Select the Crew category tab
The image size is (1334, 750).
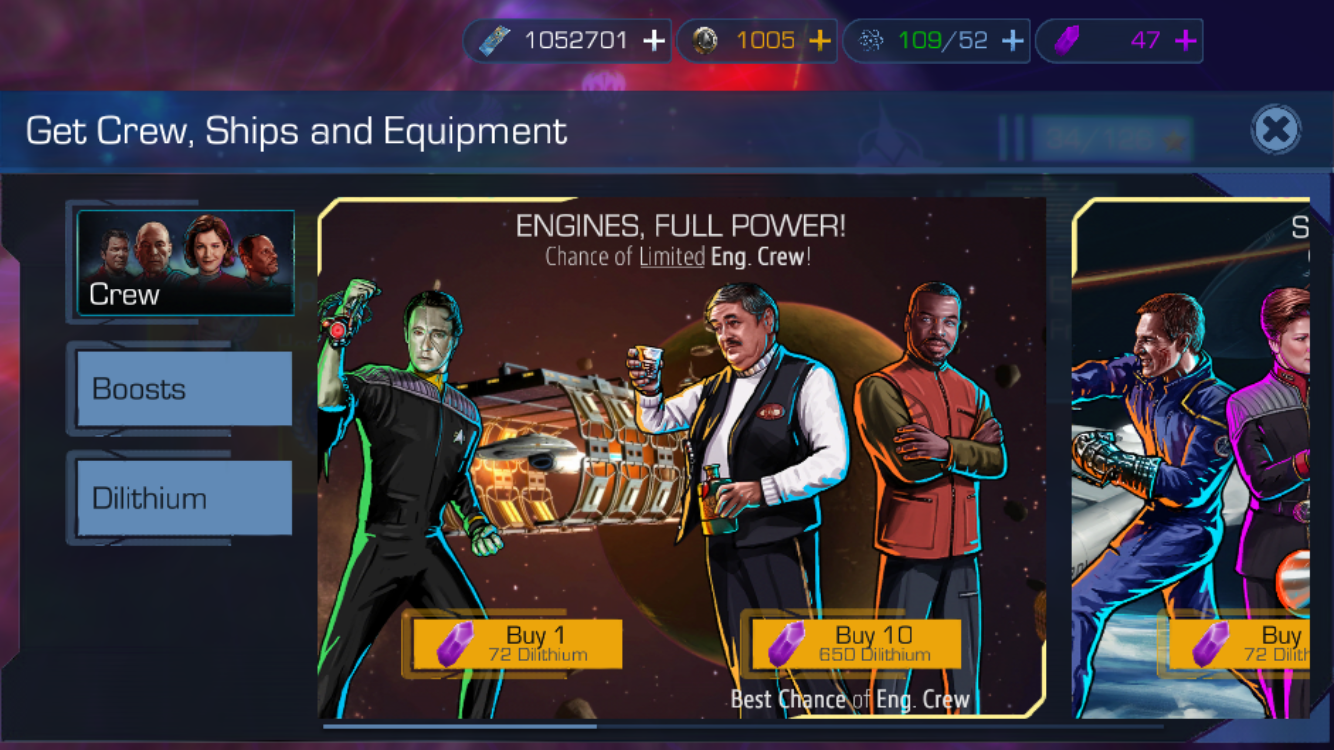pyautogui.click(x=185, y=263)
